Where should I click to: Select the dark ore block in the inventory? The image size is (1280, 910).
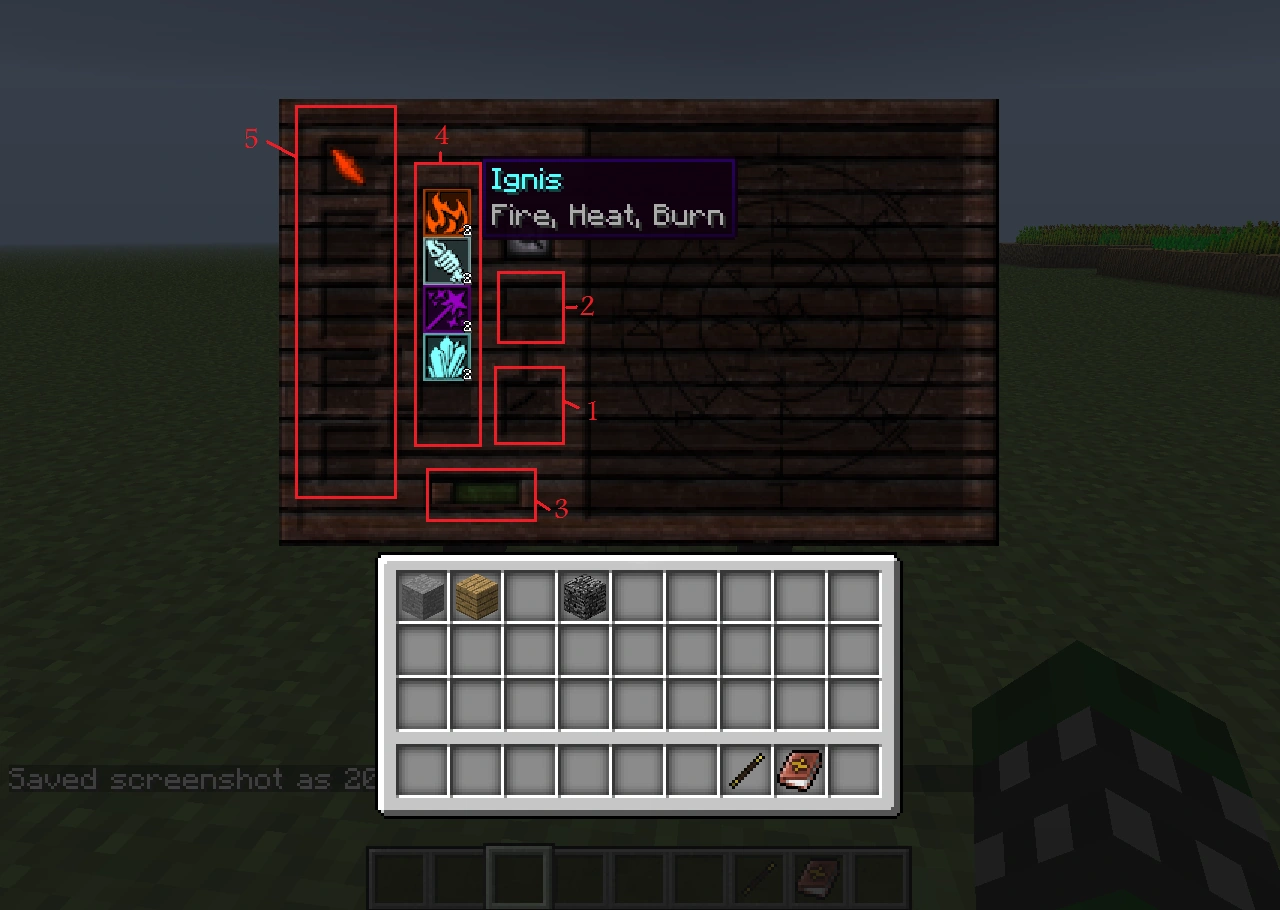(584, 596)
